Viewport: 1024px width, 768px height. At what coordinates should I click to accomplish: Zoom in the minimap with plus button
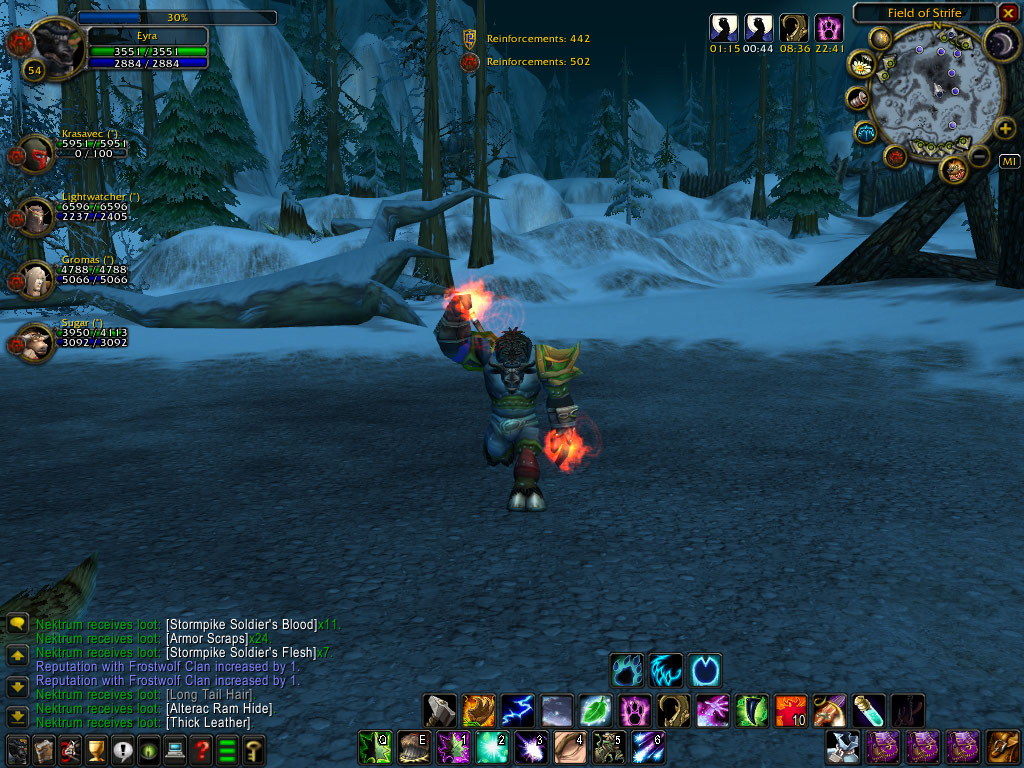pyautogui.click(x=1005, y=130)
